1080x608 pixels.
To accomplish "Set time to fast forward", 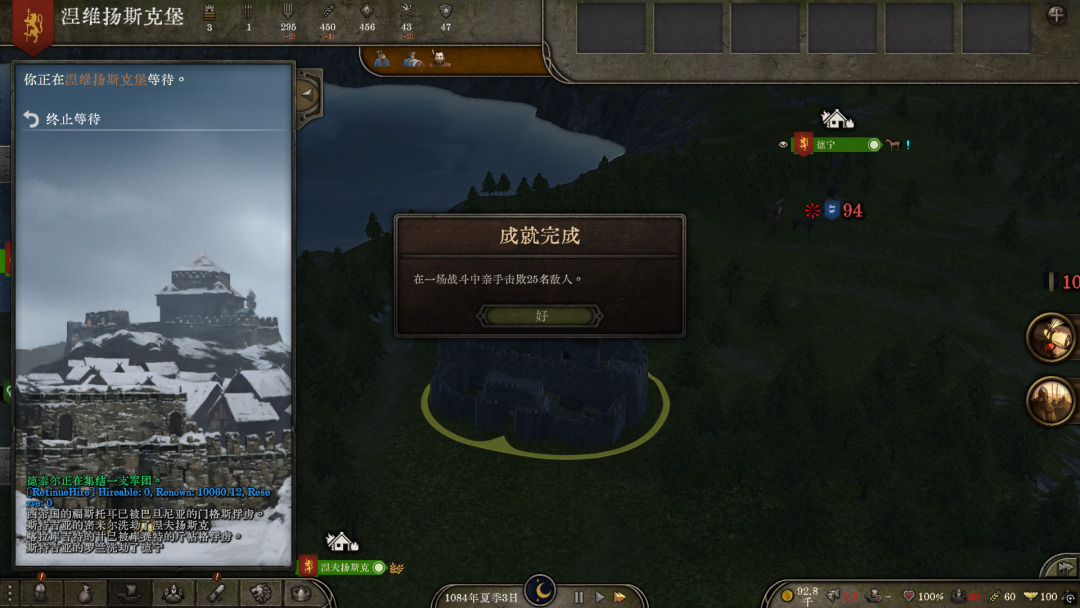I will pos(620,597).
